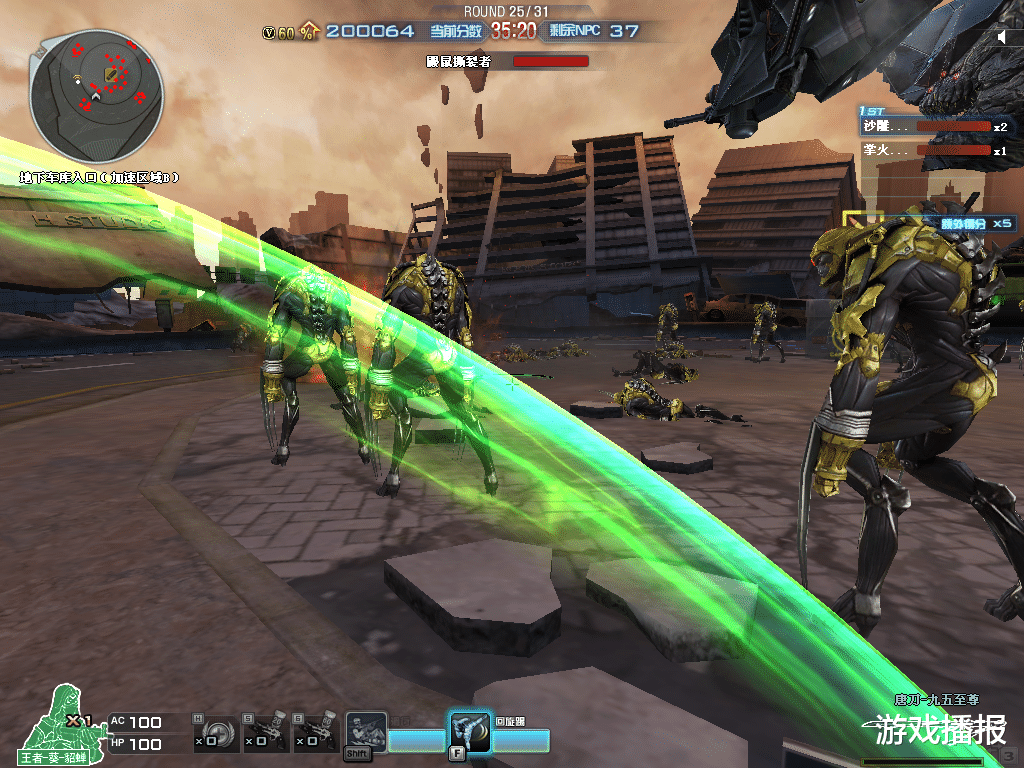
Task: Click the circular minimap radar
Action: pyautogui.click(x=97, y=97)
